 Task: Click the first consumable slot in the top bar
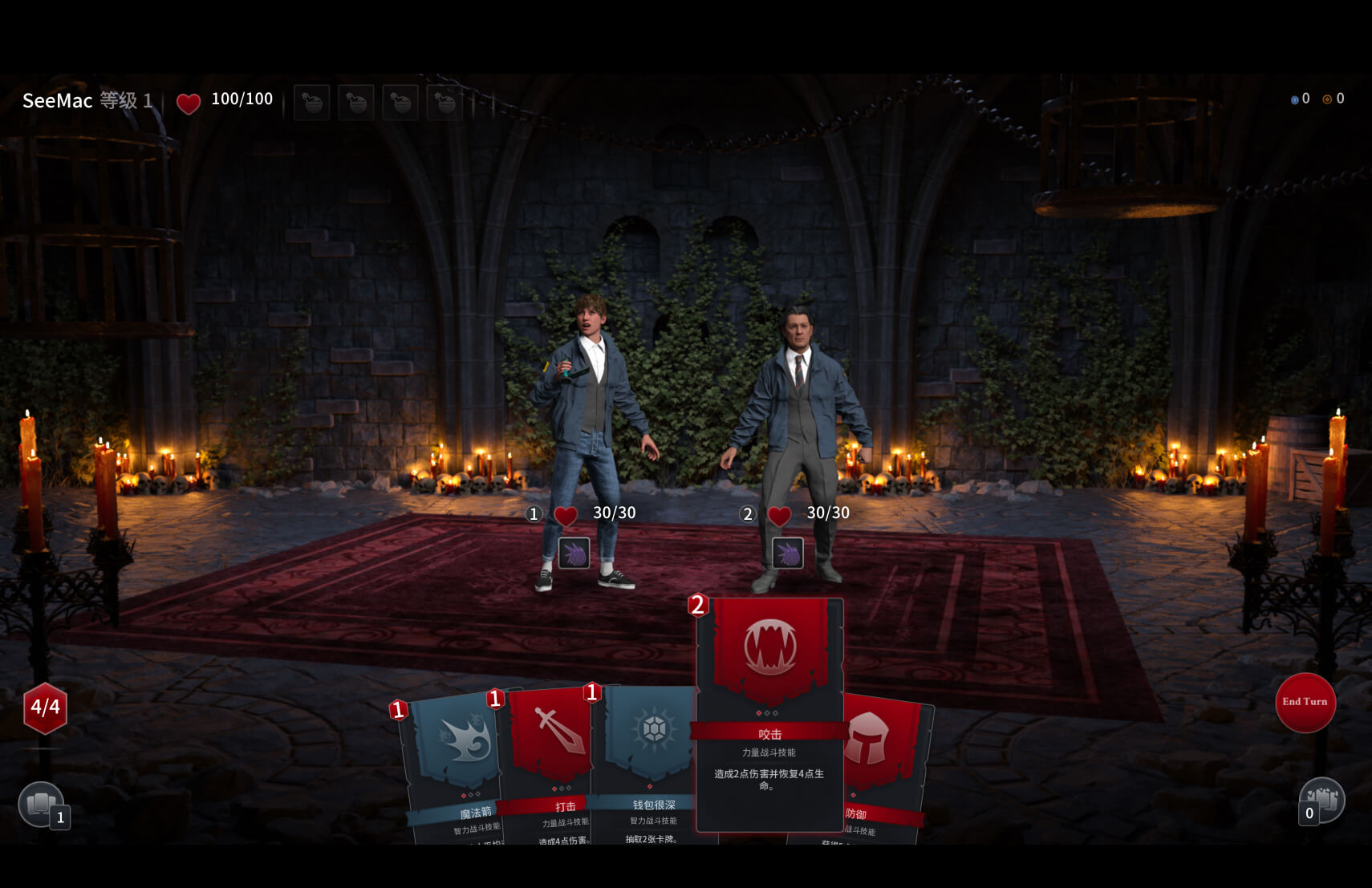click(x=311, y=102)
